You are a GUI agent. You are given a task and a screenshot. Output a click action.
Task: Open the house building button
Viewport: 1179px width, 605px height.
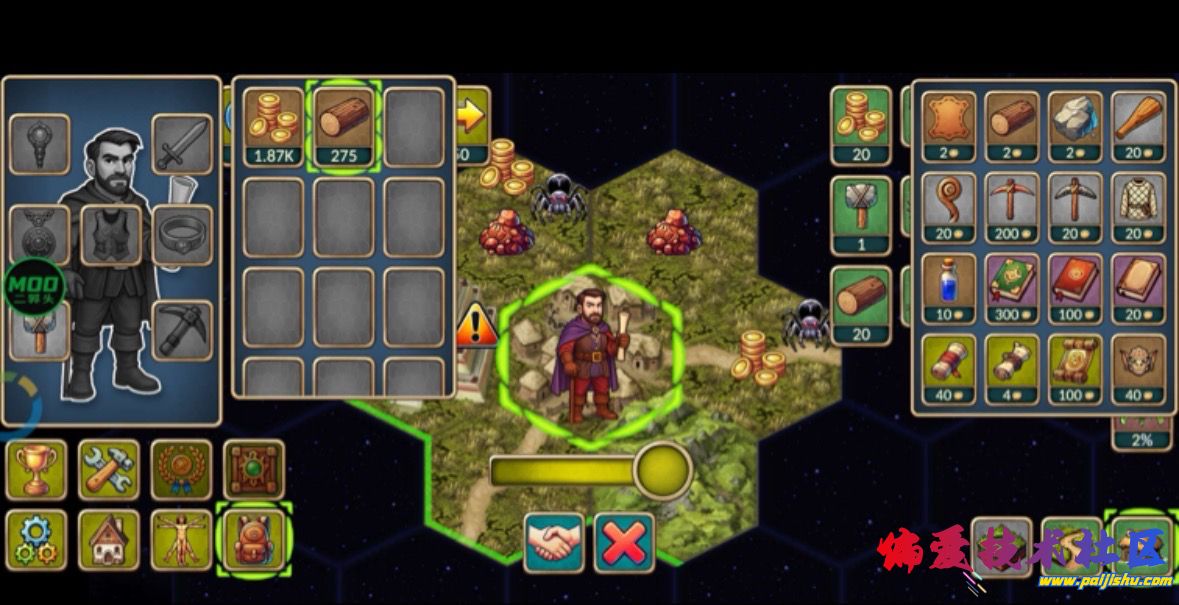109,540
